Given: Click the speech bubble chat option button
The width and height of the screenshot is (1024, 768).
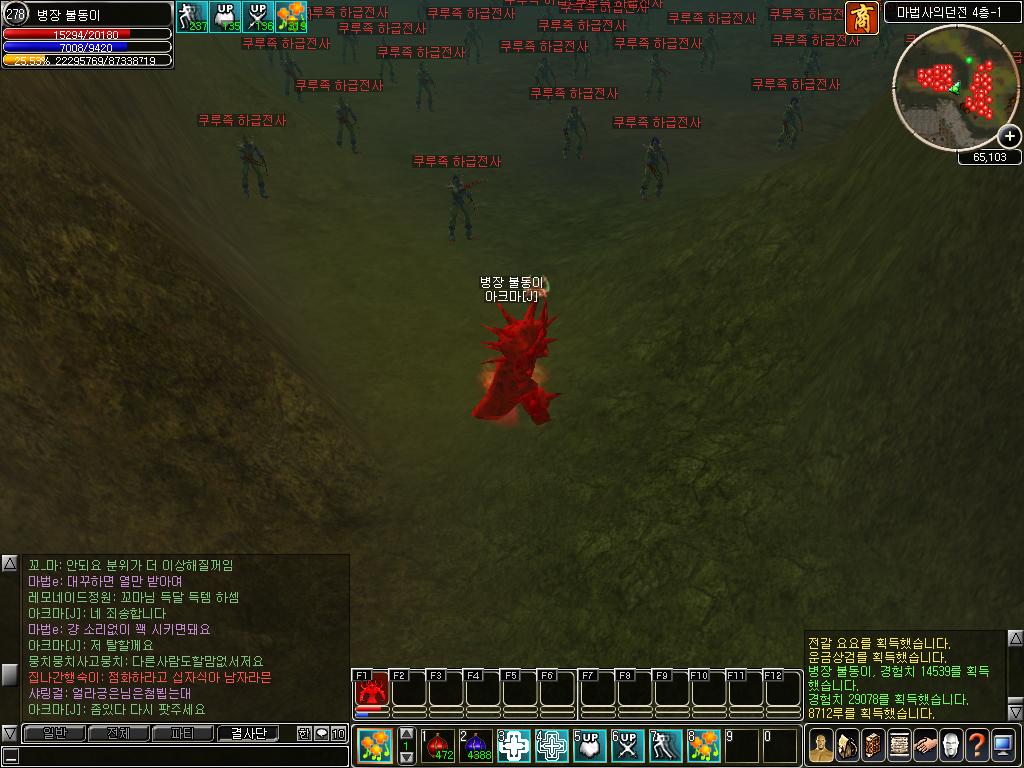Looking at the screenshot, I should (321, 734).
